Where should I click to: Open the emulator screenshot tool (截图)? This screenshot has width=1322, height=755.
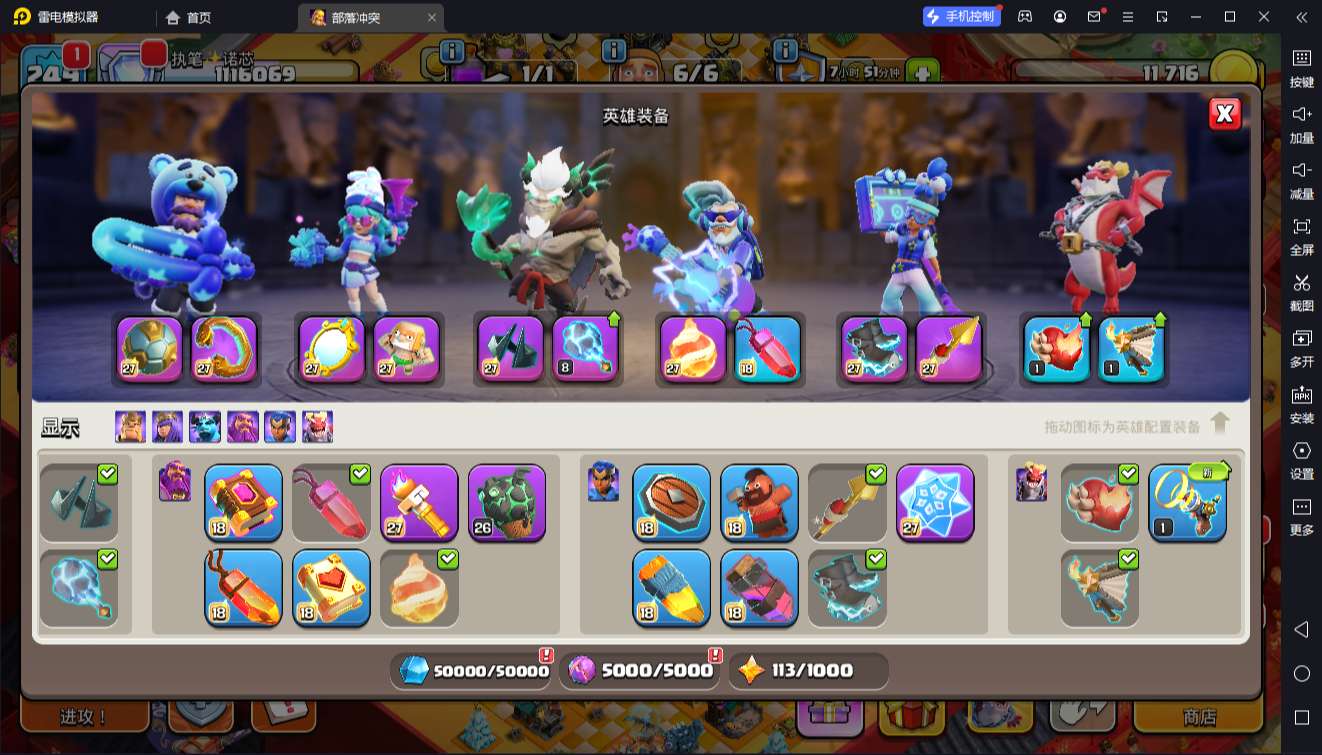pyautogui.click(x=1301, y=291)
